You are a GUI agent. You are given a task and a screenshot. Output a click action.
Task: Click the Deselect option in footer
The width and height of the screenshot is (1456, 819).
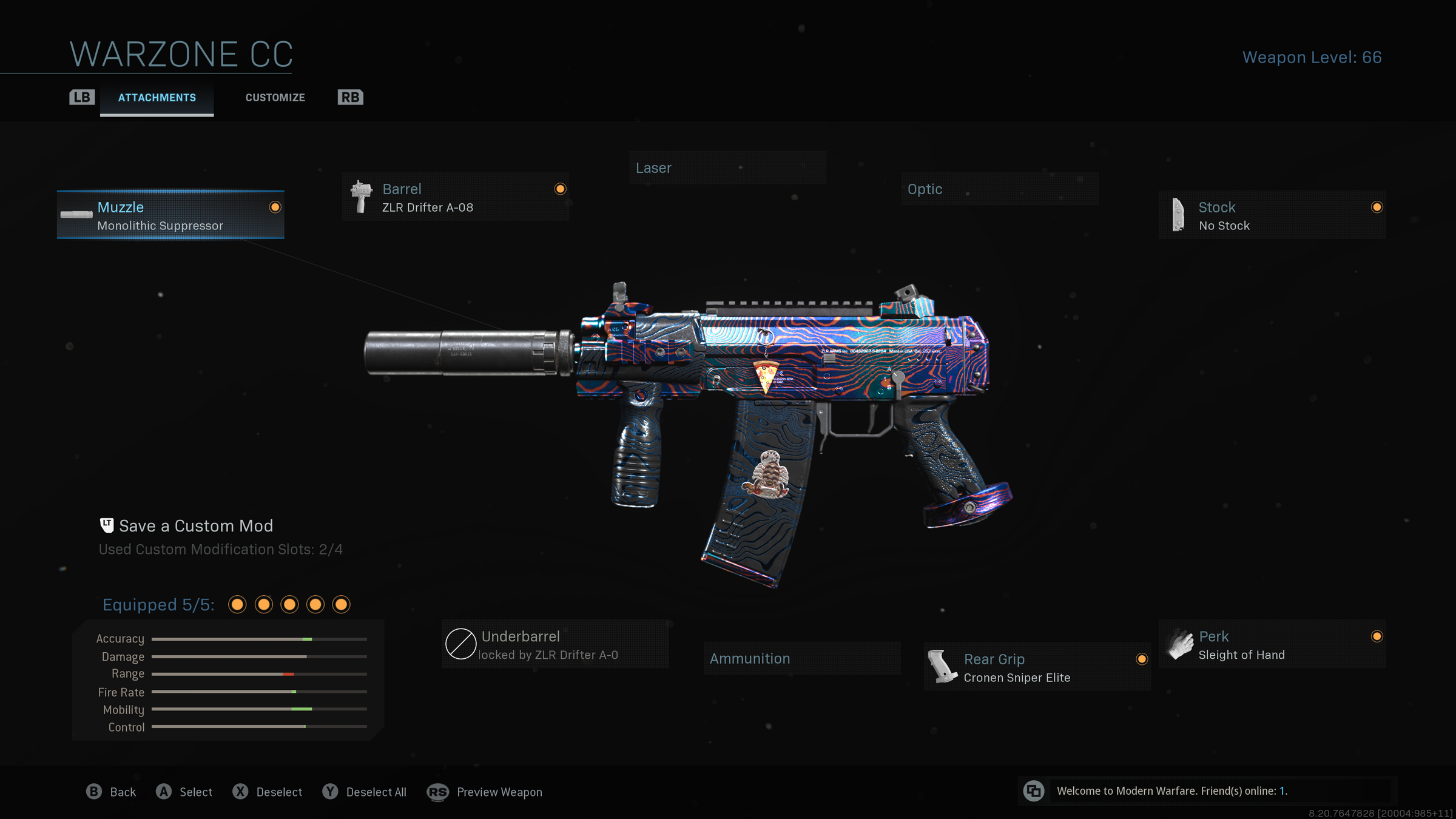coord(268,792)
